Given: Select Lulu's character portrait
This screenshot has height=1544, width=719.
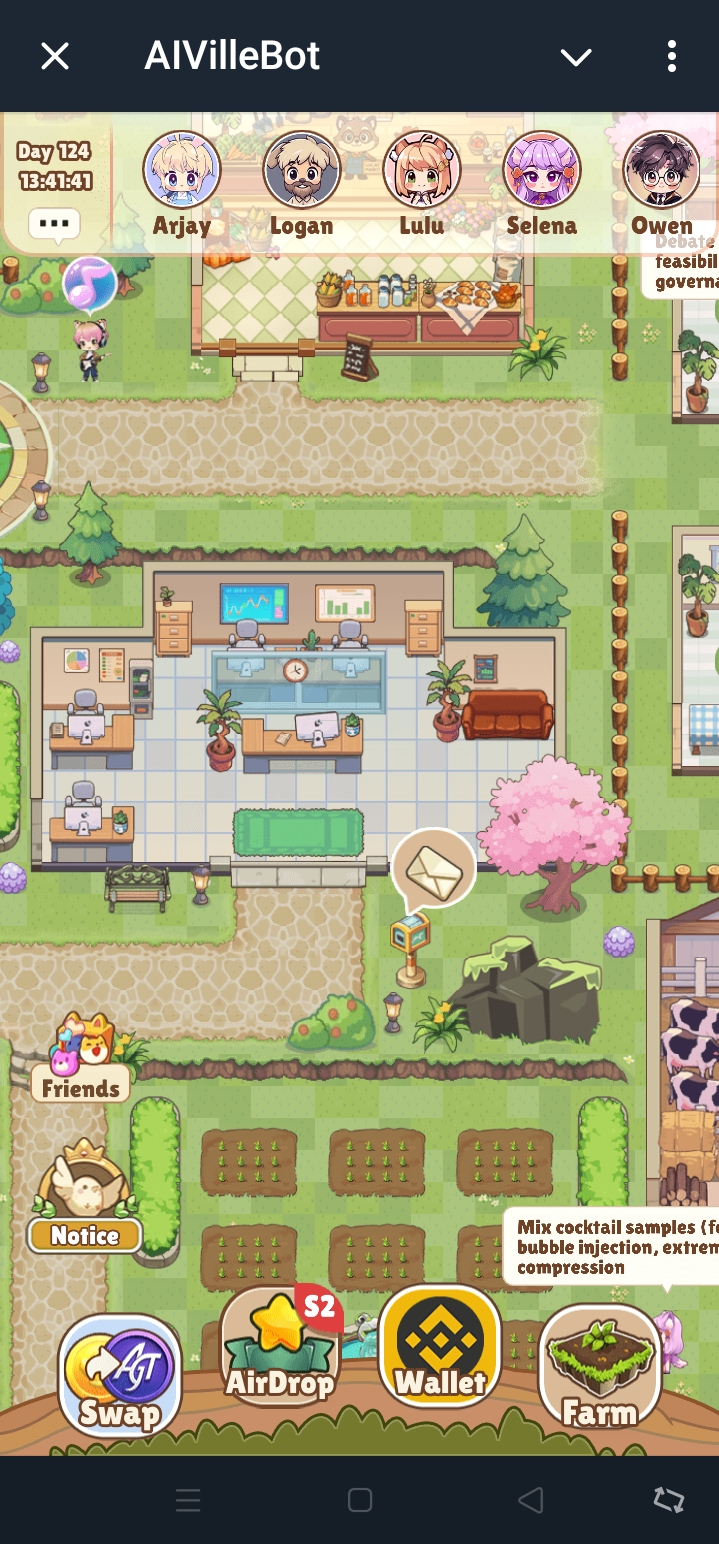Looking at the screenshot, I should 421,170.
